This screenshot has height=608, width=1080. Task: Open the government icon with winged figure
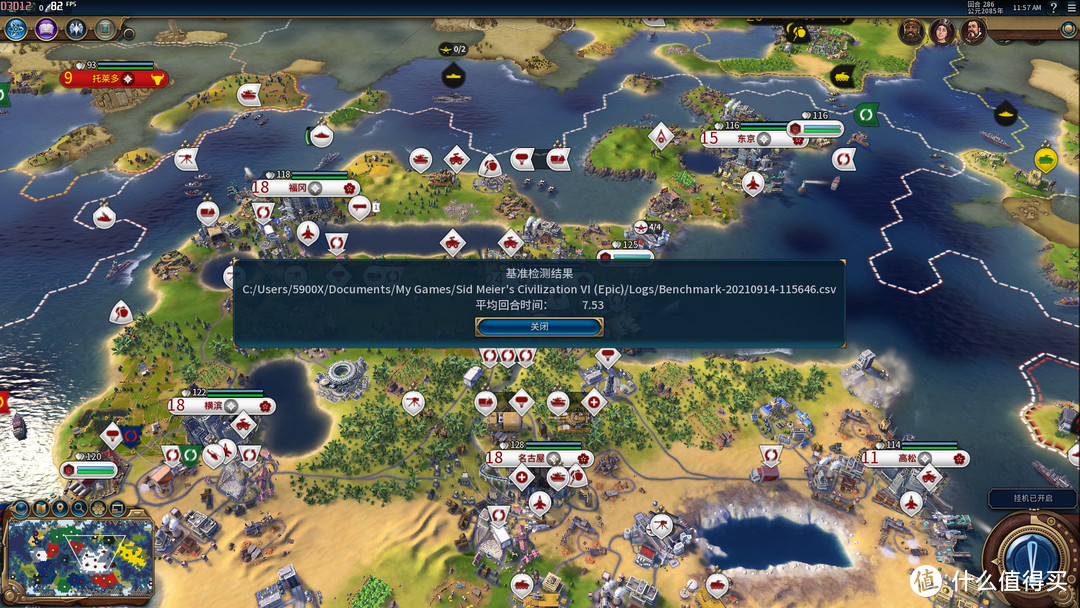coord(76,29)
